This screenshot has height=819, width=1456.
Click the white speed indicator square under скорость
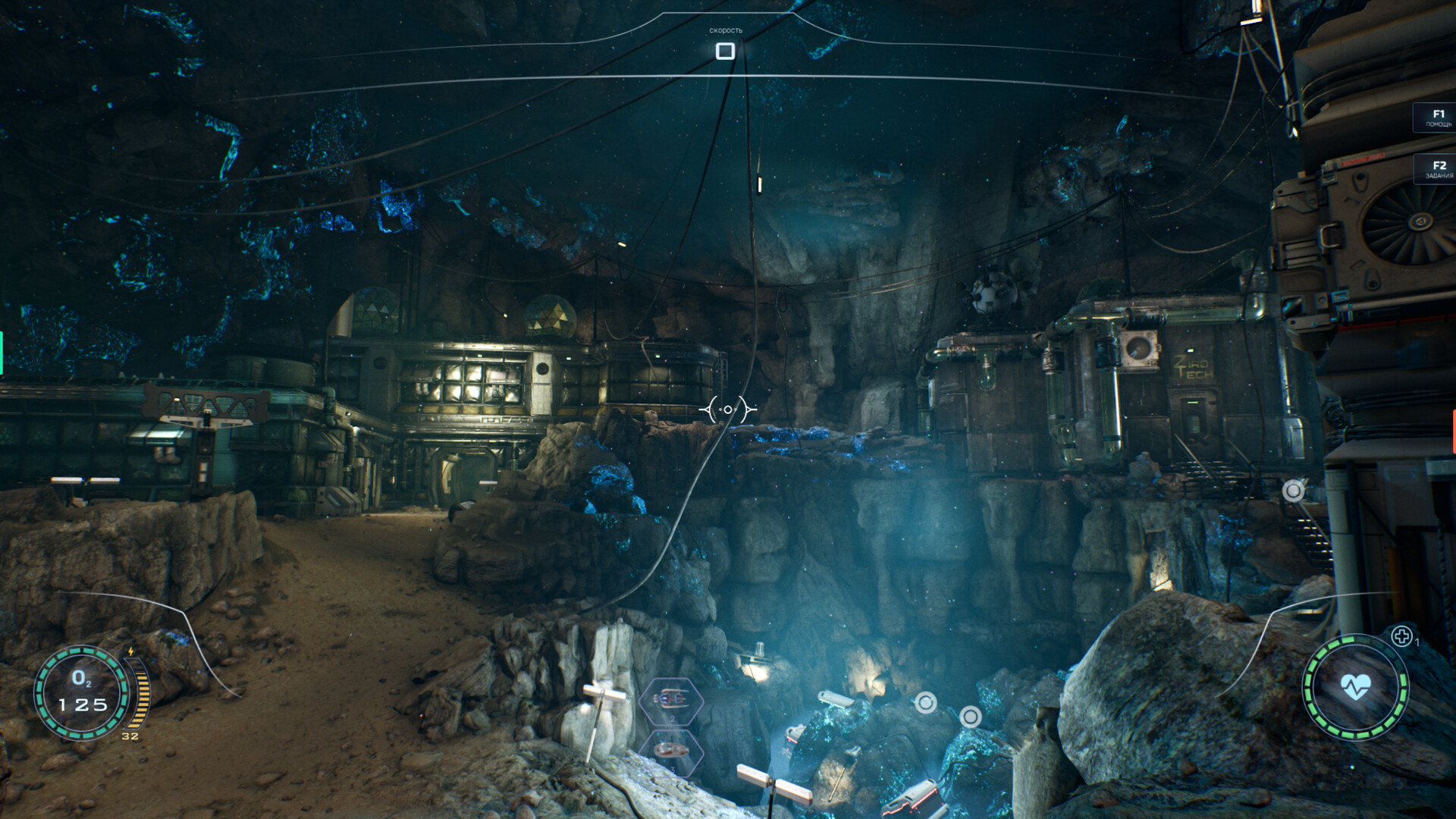726,52
